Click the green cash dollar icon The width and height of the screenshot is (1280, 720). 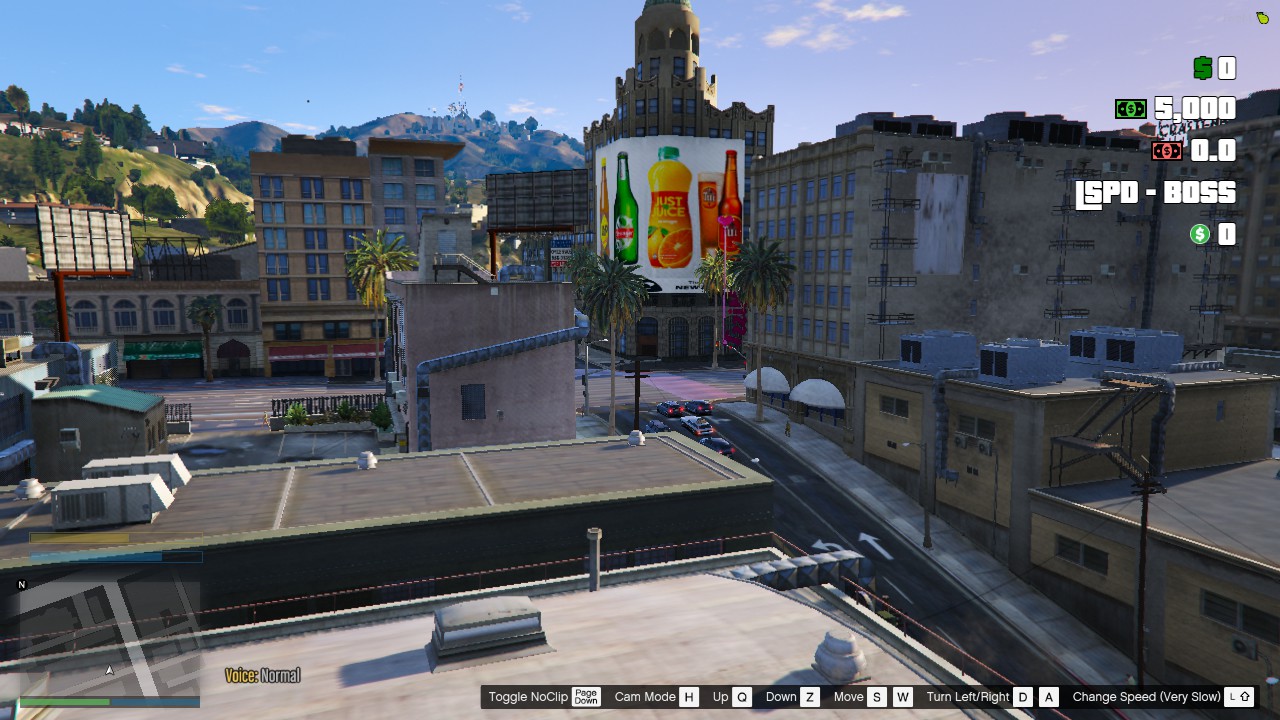click(x=1203, y=68)
